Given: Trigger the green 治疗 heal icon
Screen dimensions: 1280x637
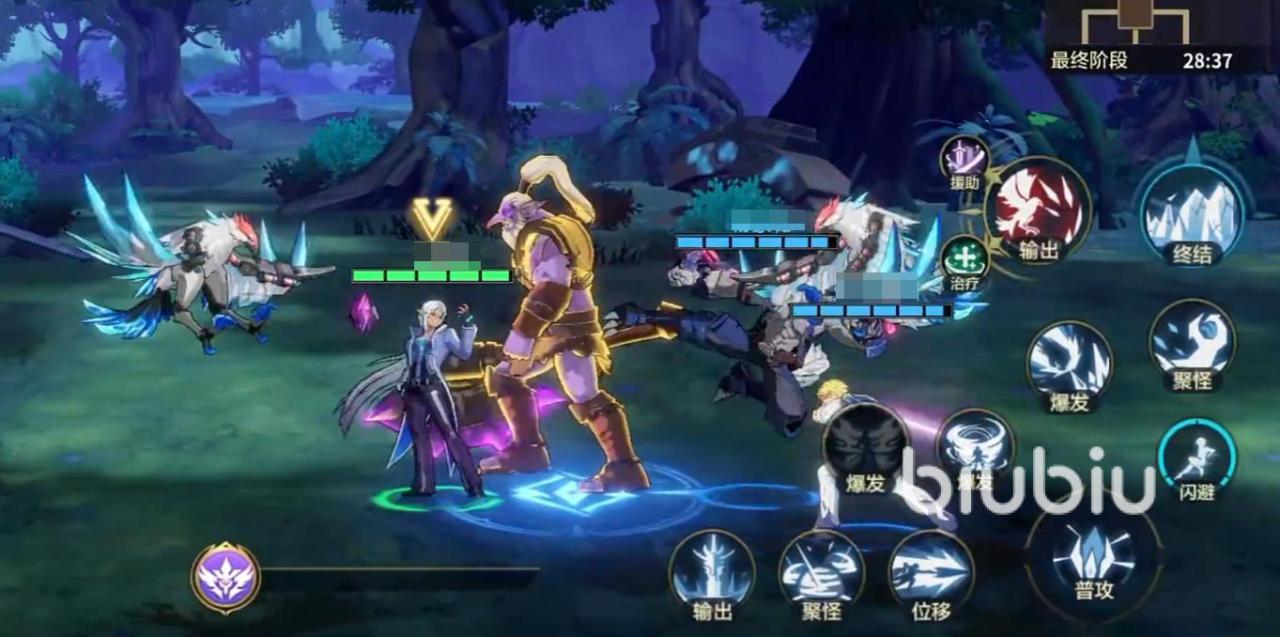Looking at the screenshot, I should 965,259.
